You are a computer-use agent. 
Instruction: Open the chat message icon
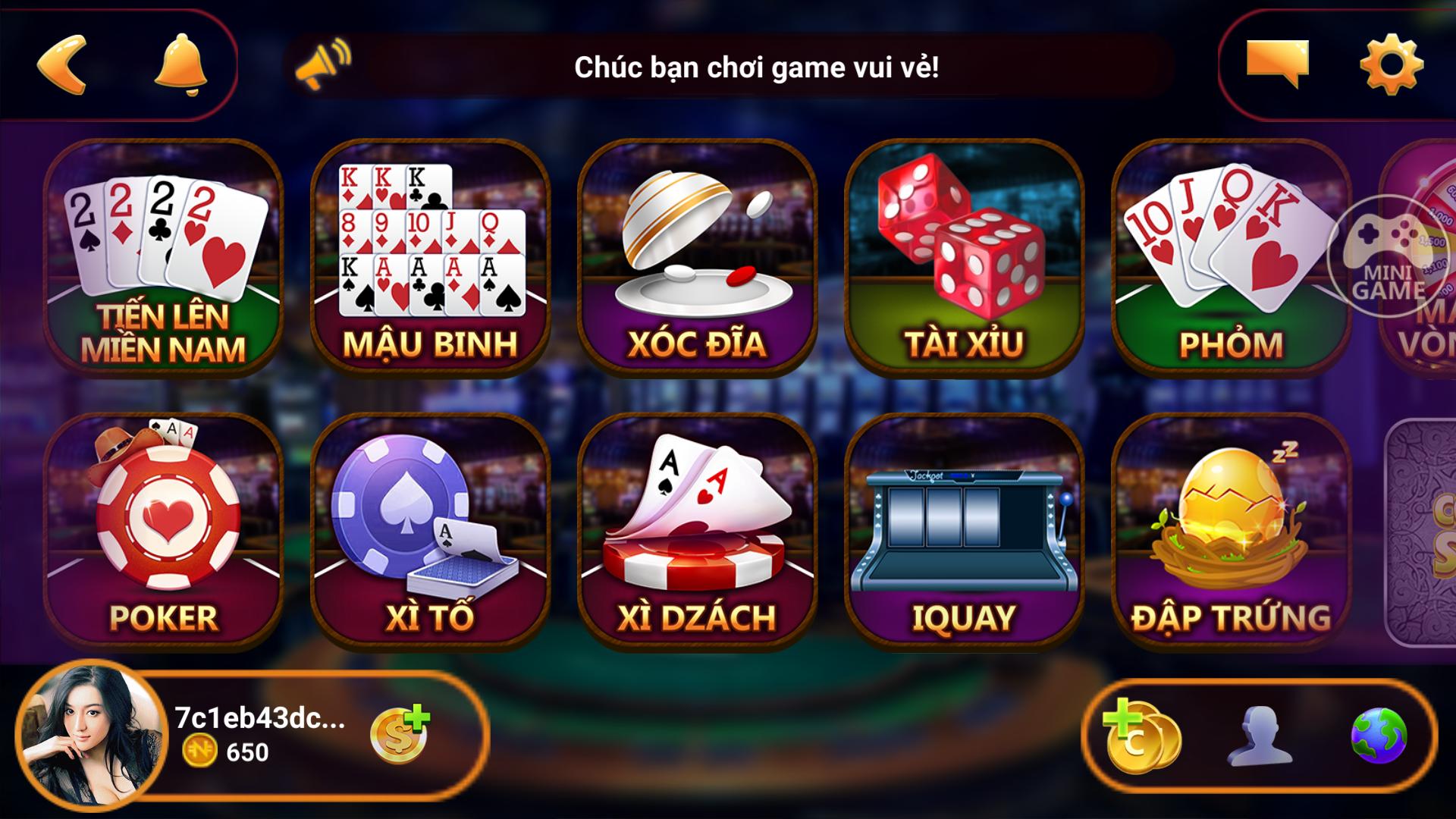[1277, 63]
